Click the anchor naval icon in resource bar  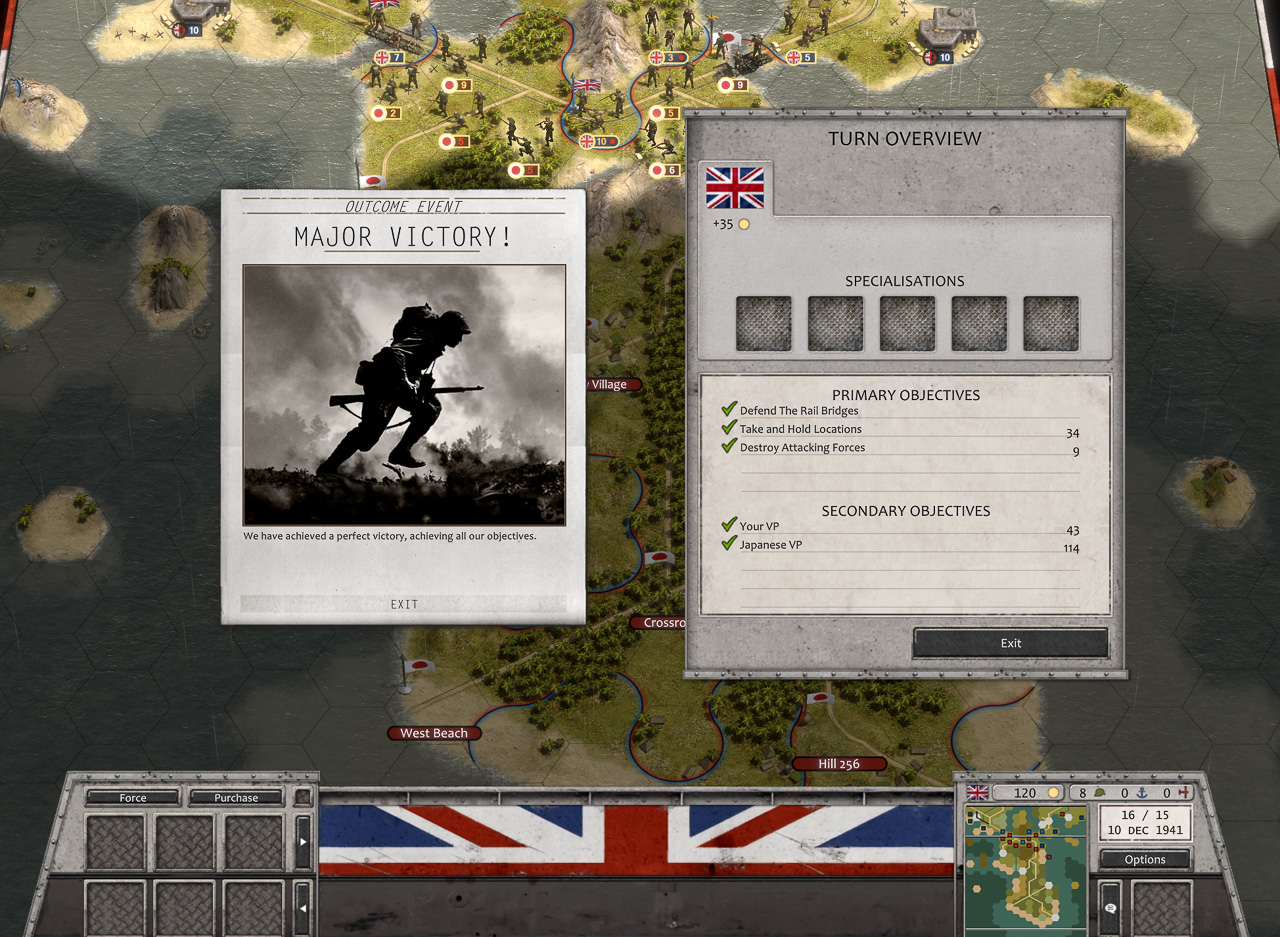(x=1143, y=792)
